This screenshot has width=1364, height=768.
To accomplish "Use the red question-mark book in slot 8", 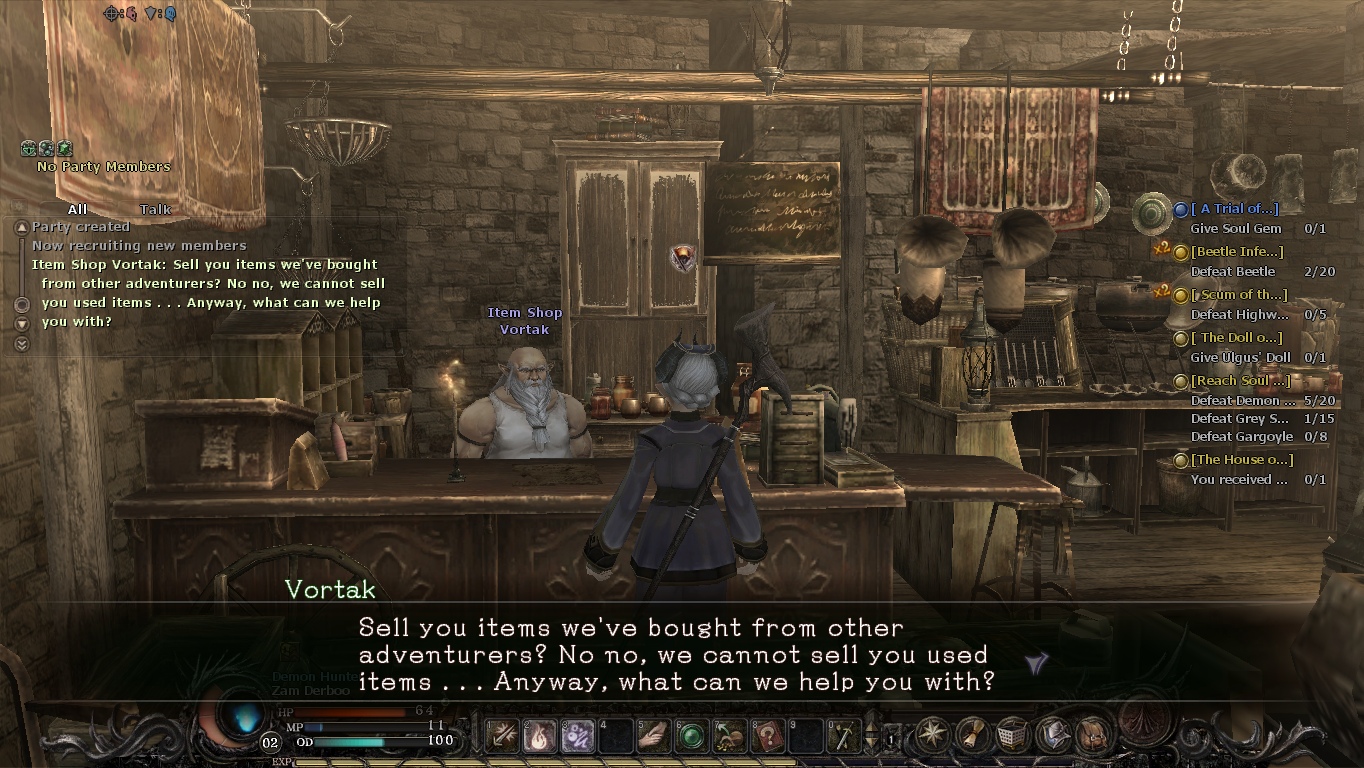I will pos(768,737).
